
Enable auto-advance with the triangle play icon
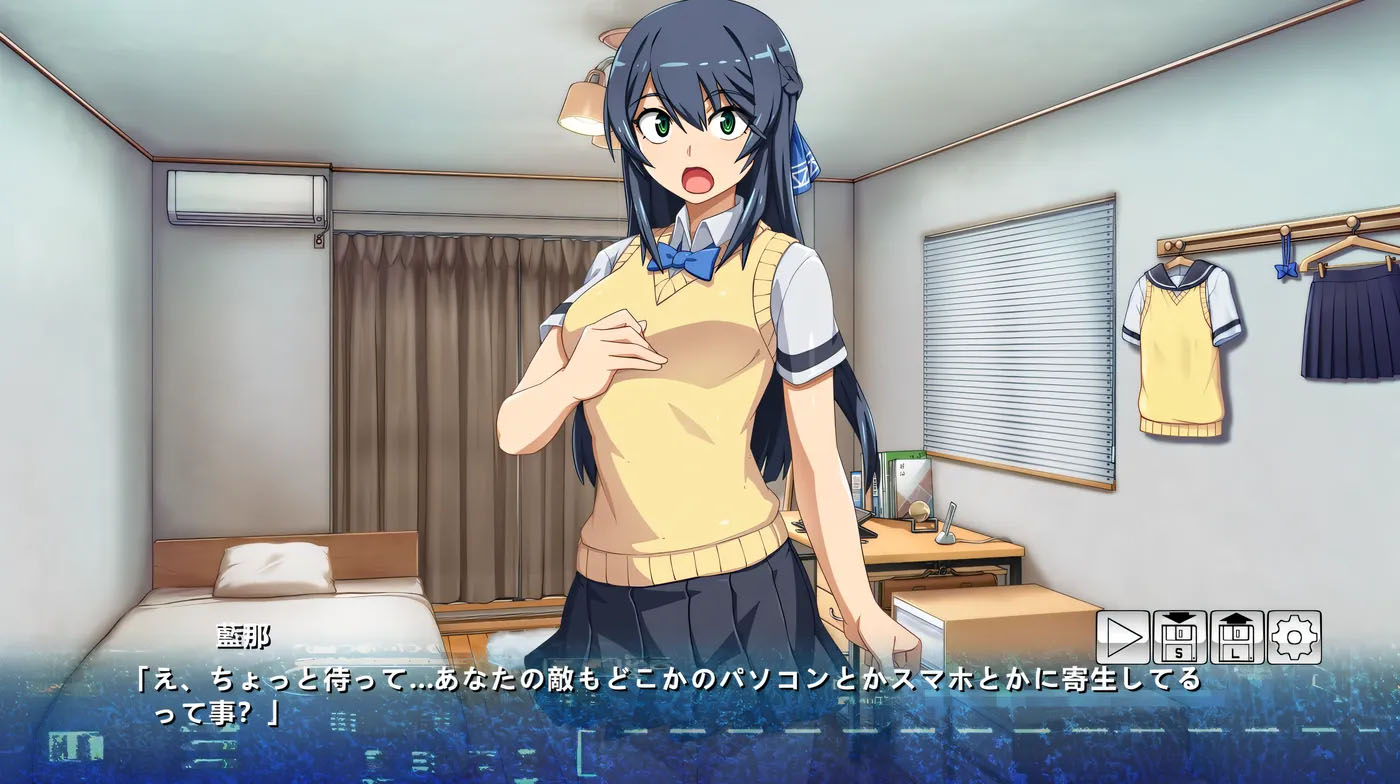pyautogui.click(x=1123, y=636)
